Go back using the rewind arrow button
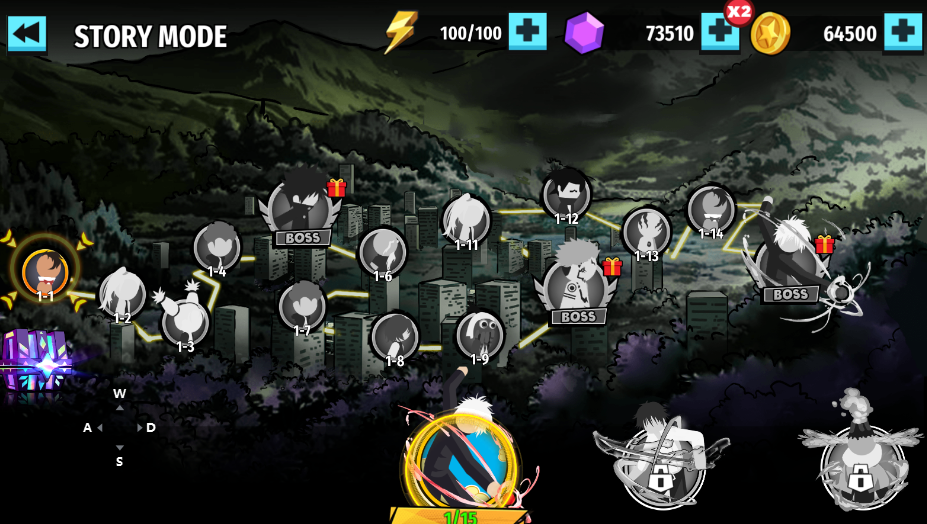Screen dimensions: 927x524 27,33
